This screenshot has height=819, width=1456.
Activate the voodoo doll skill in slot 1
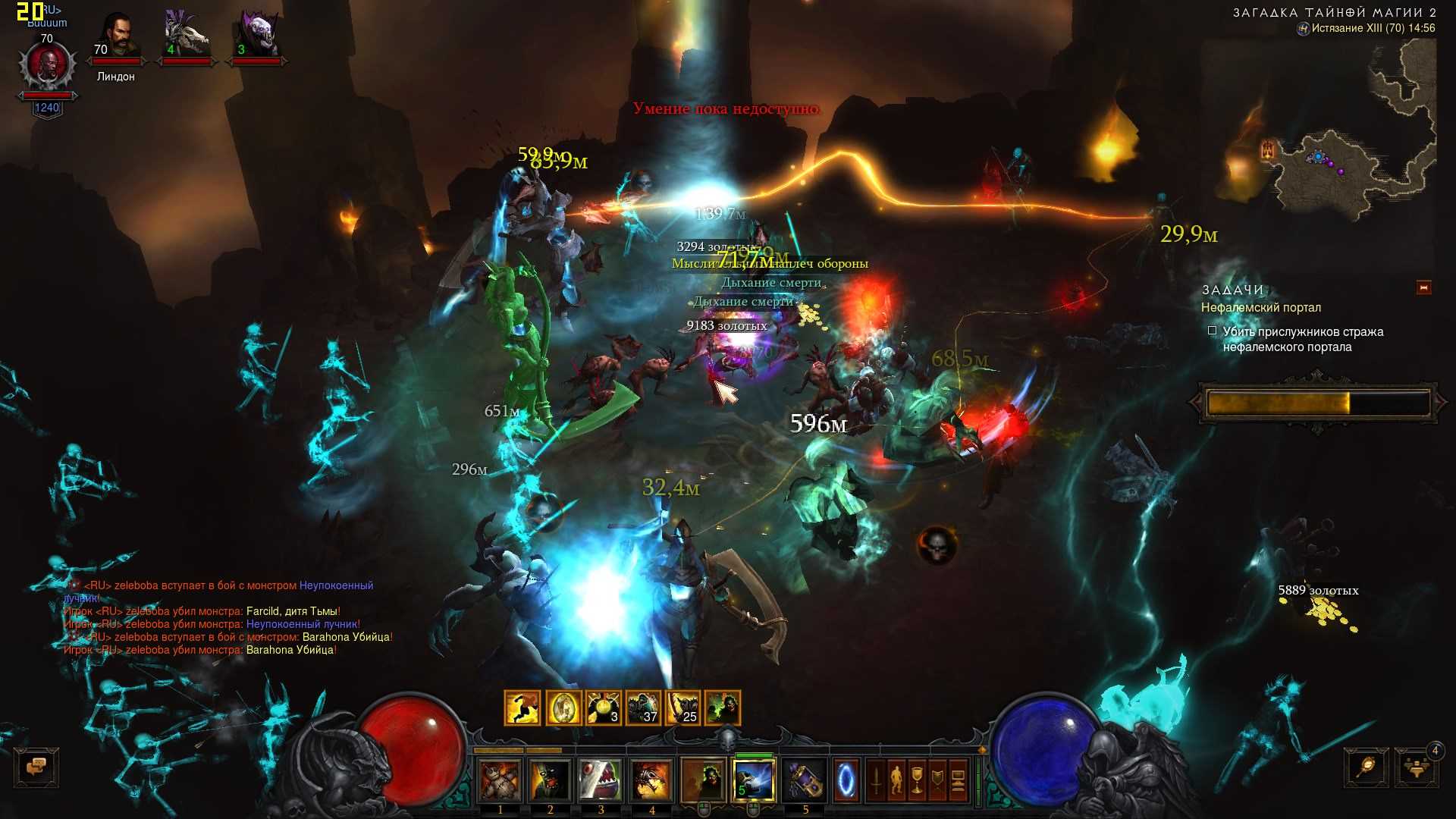[x=500, y=780]
